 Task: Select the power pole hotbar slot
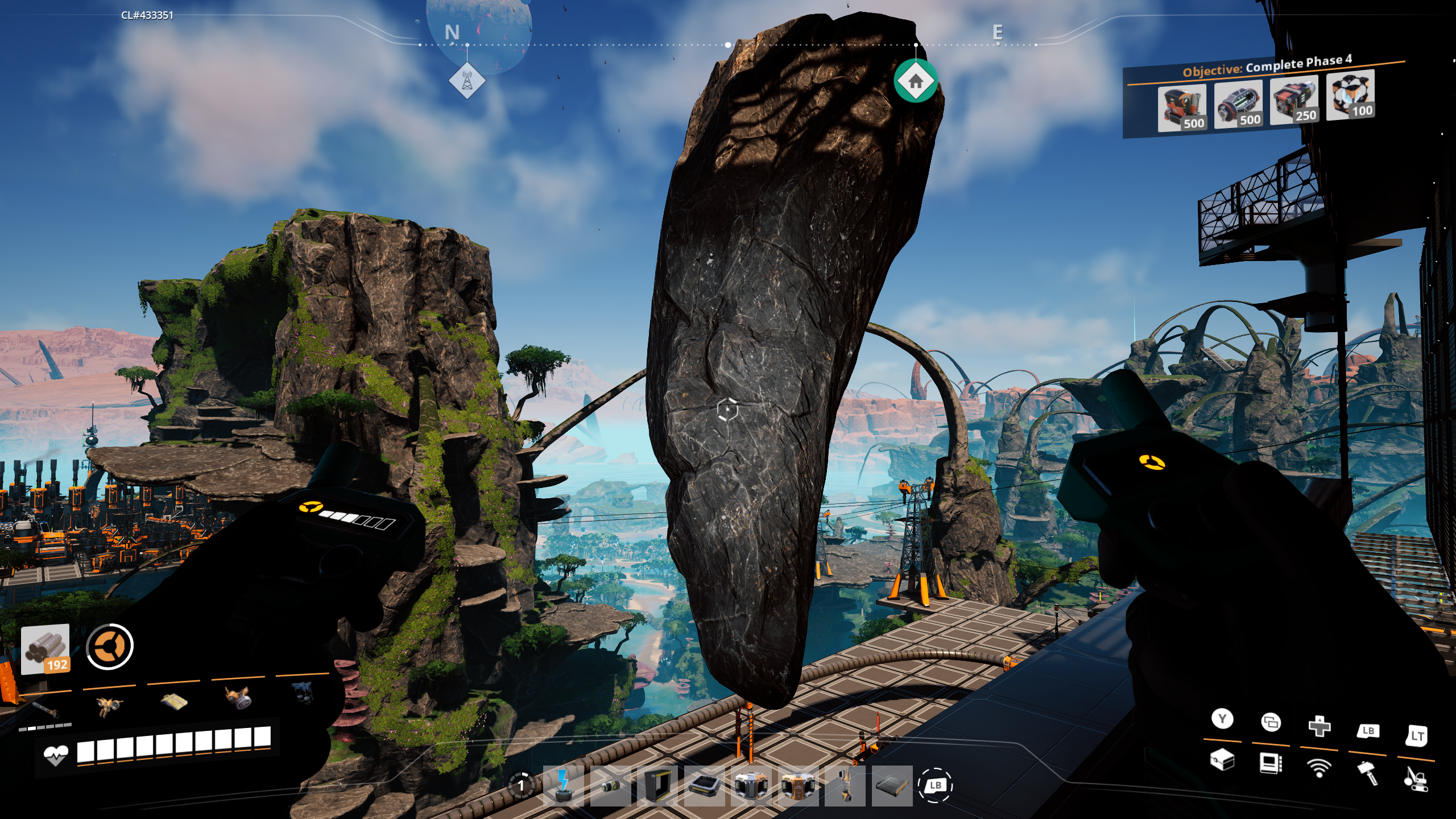pos(563,785)
